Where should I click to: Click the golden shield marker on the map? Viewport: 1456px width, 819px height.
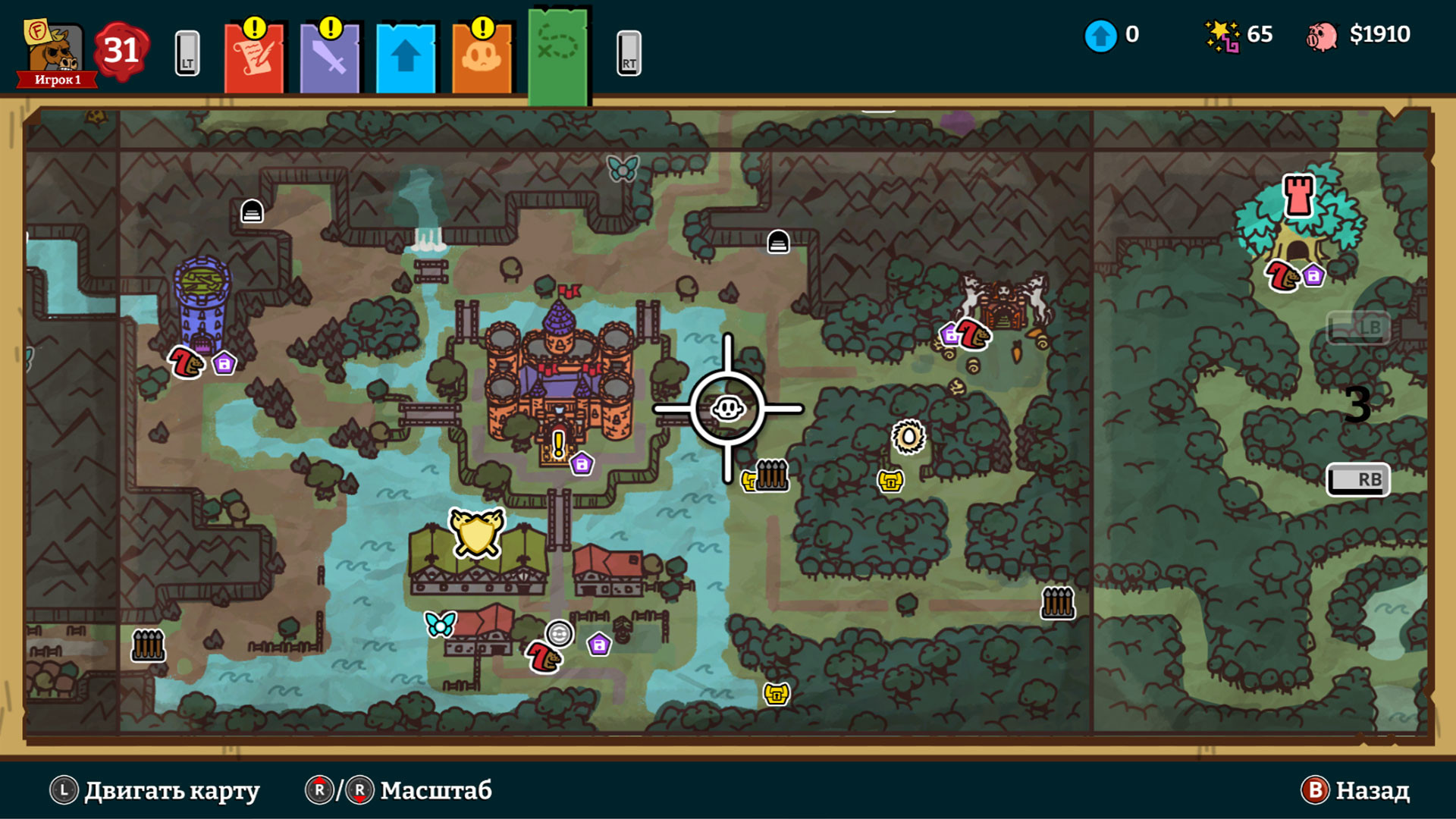[x=476, y=532]
